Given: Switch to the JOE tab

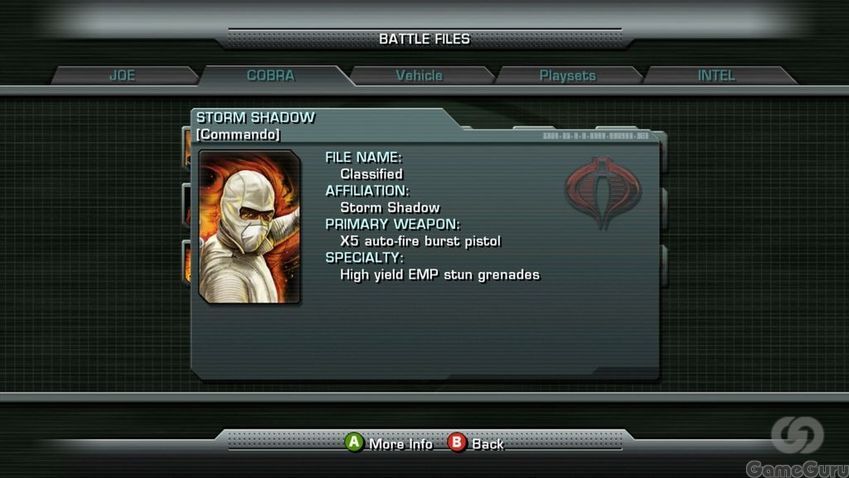Looking at the screenshot, I should point(122,76).
